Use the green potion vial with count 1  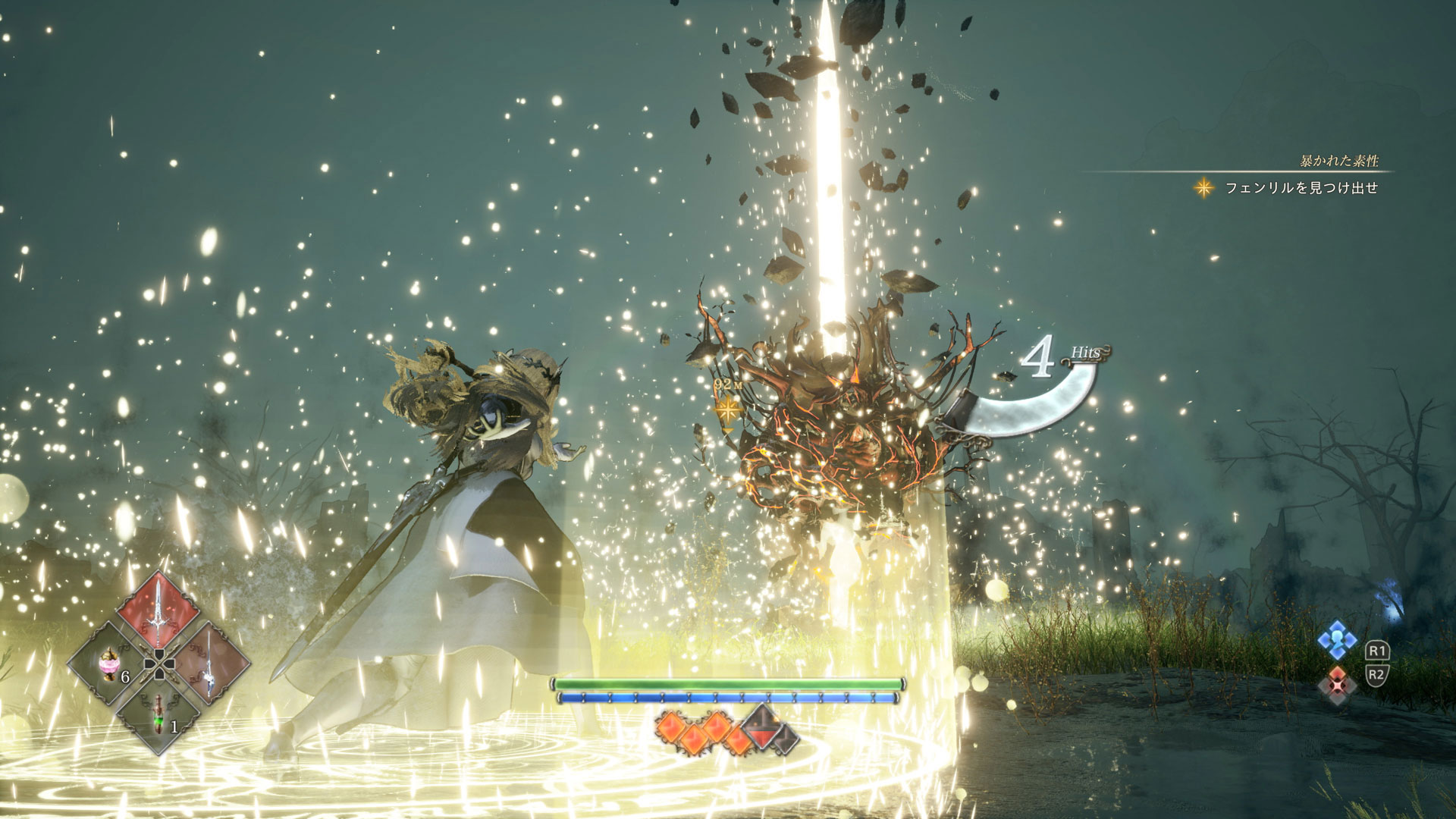coord(158,715)
